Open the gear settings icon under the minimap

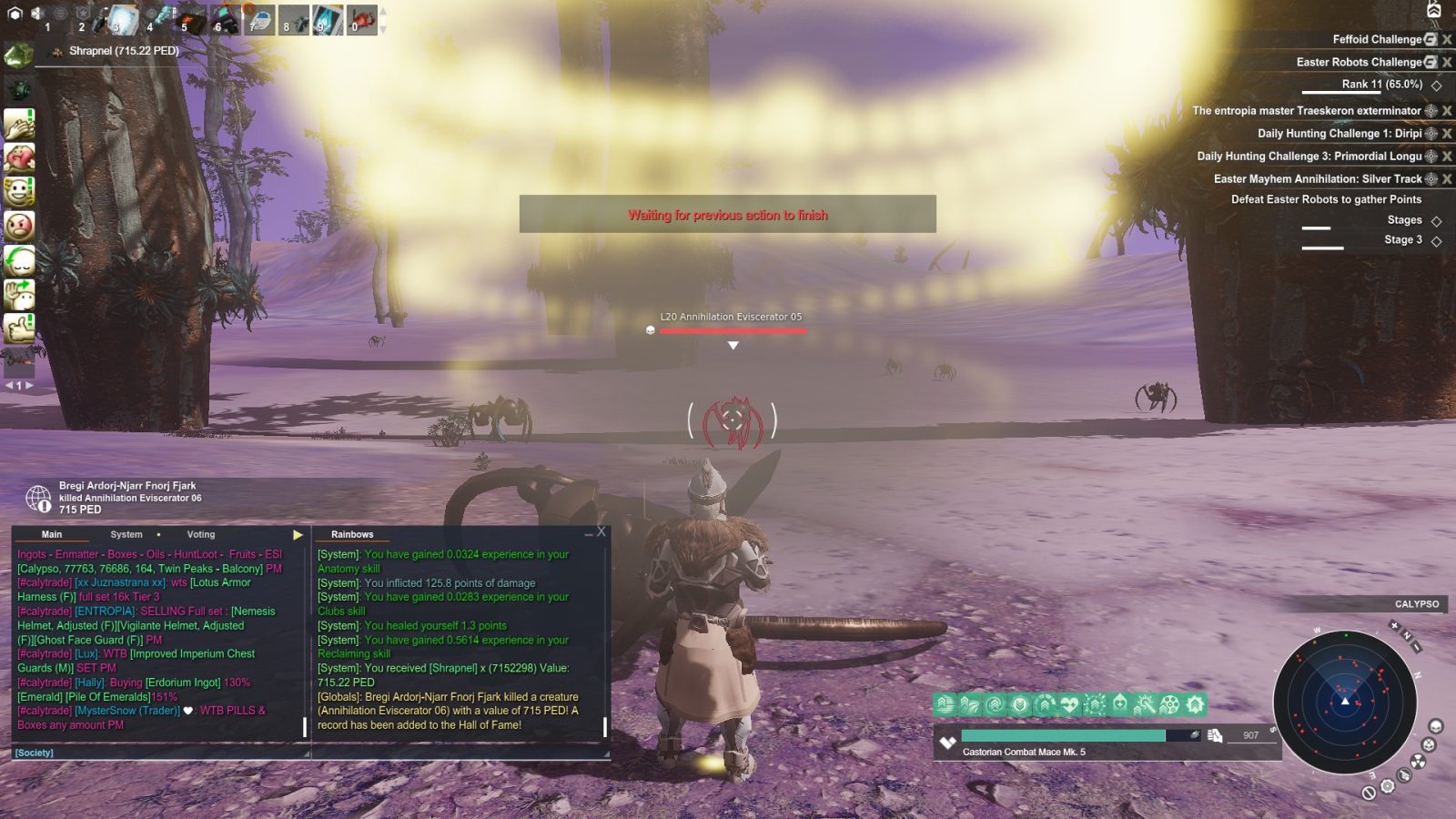[1387, 786]
